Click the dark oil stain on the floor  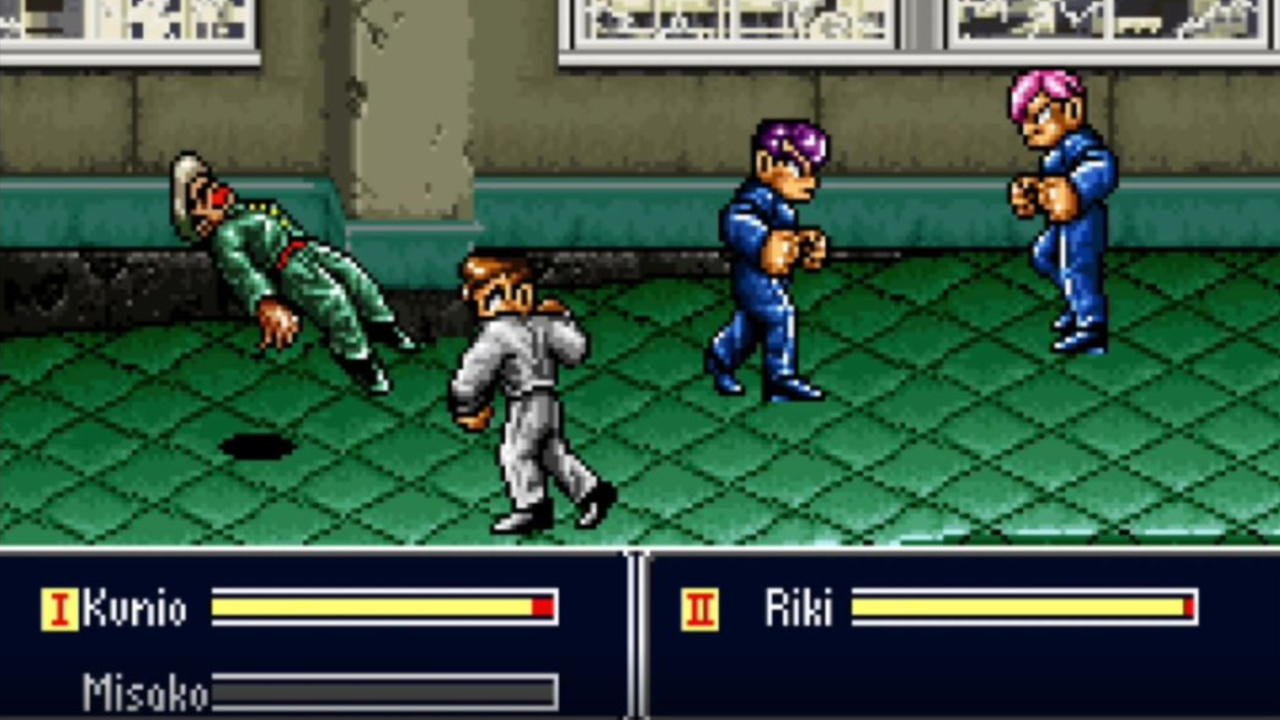(x=258, y=447)
